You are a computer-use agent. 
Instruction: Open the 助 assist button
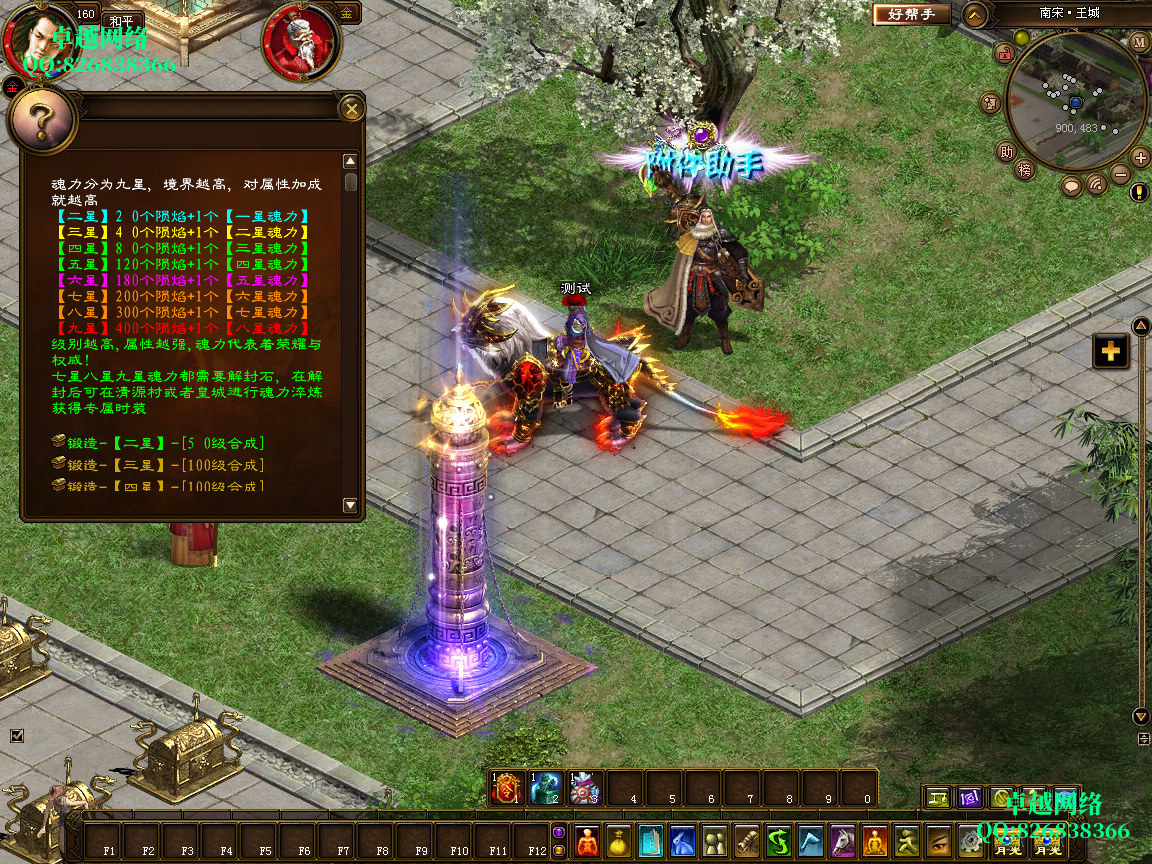click(1006, 152)
